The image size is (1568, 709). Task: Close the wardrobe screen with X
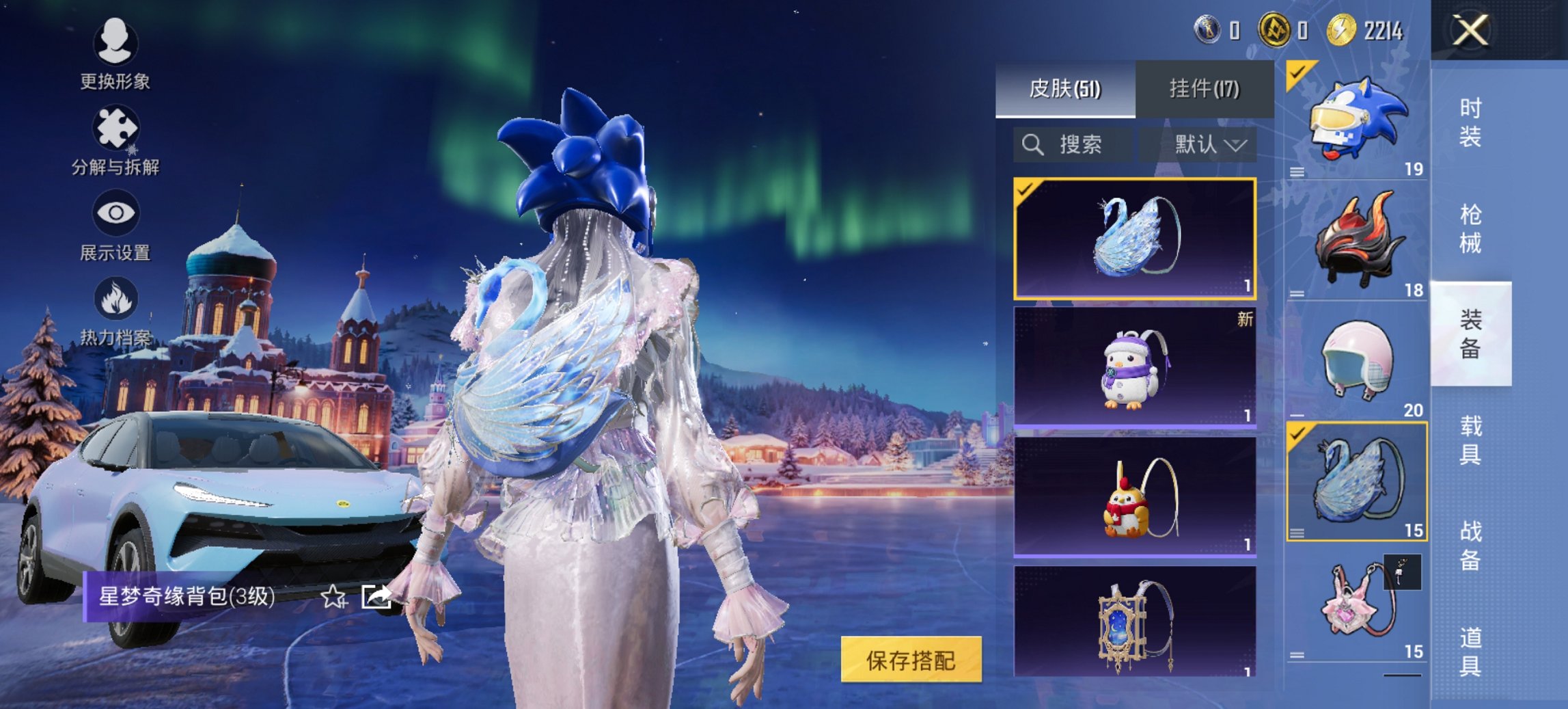(1470, 31)
